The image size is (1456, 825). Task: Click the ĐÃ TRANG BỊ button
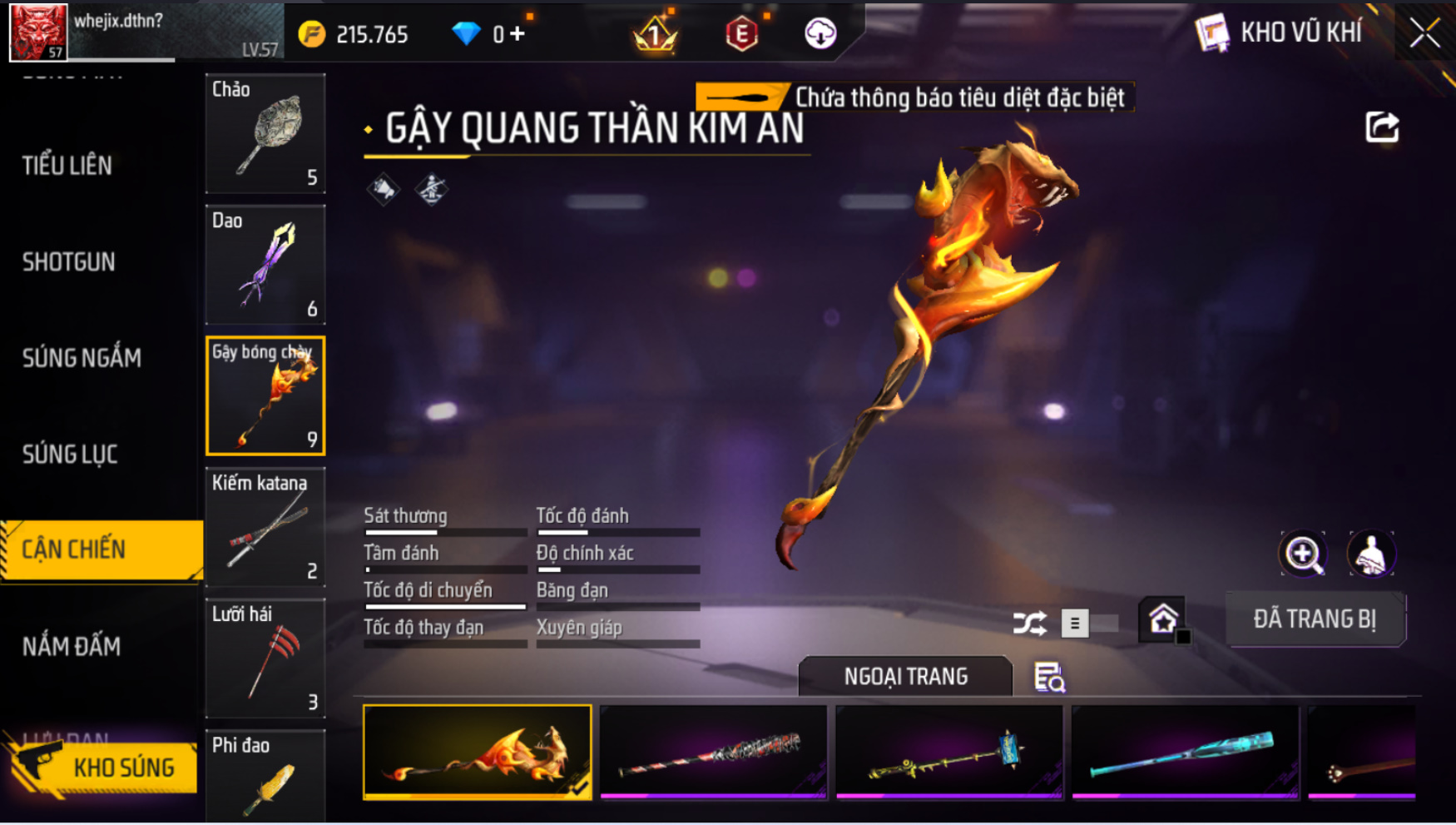(1315, 619)
